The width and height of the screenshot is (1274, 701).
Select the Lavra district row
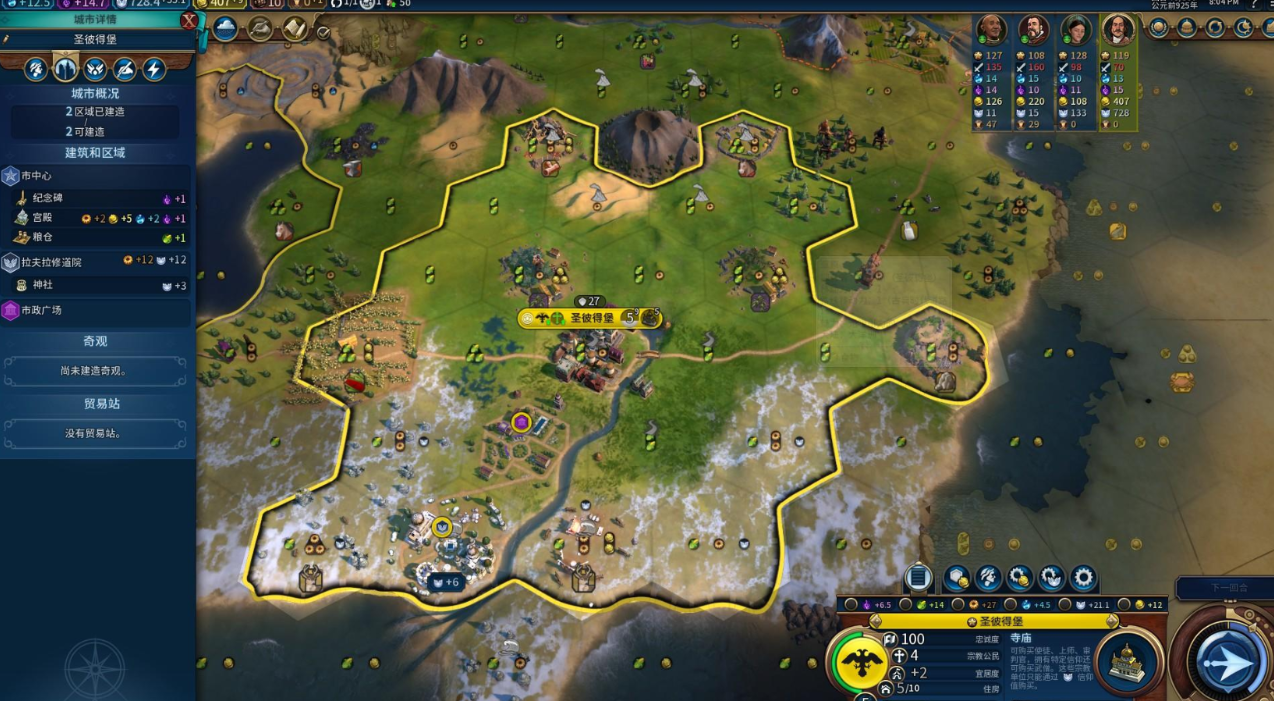pyautogui.click(x=96, y=261)
